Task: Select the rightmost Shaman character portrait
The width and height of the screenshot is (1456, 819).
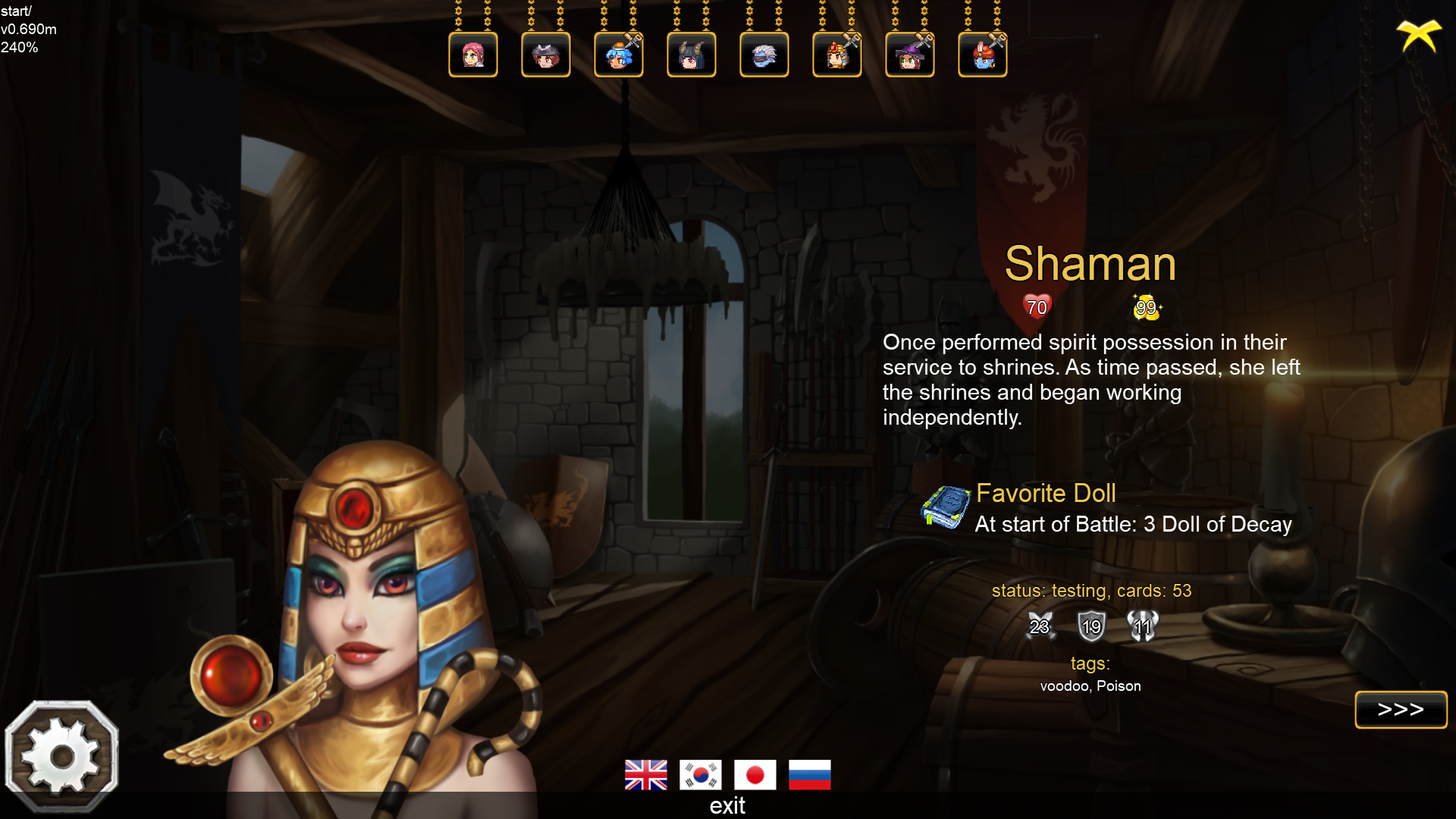Action: [x=983, y=54]
